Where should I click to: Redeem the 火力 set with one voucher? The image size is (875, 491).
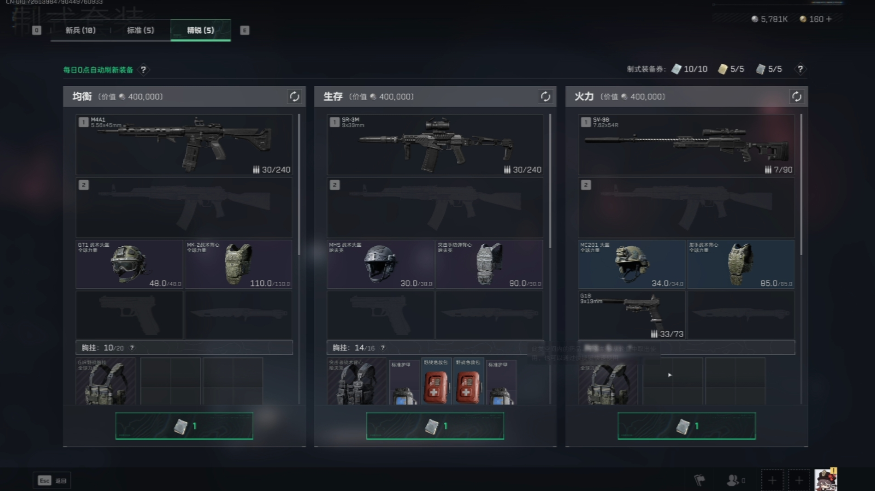686,426
